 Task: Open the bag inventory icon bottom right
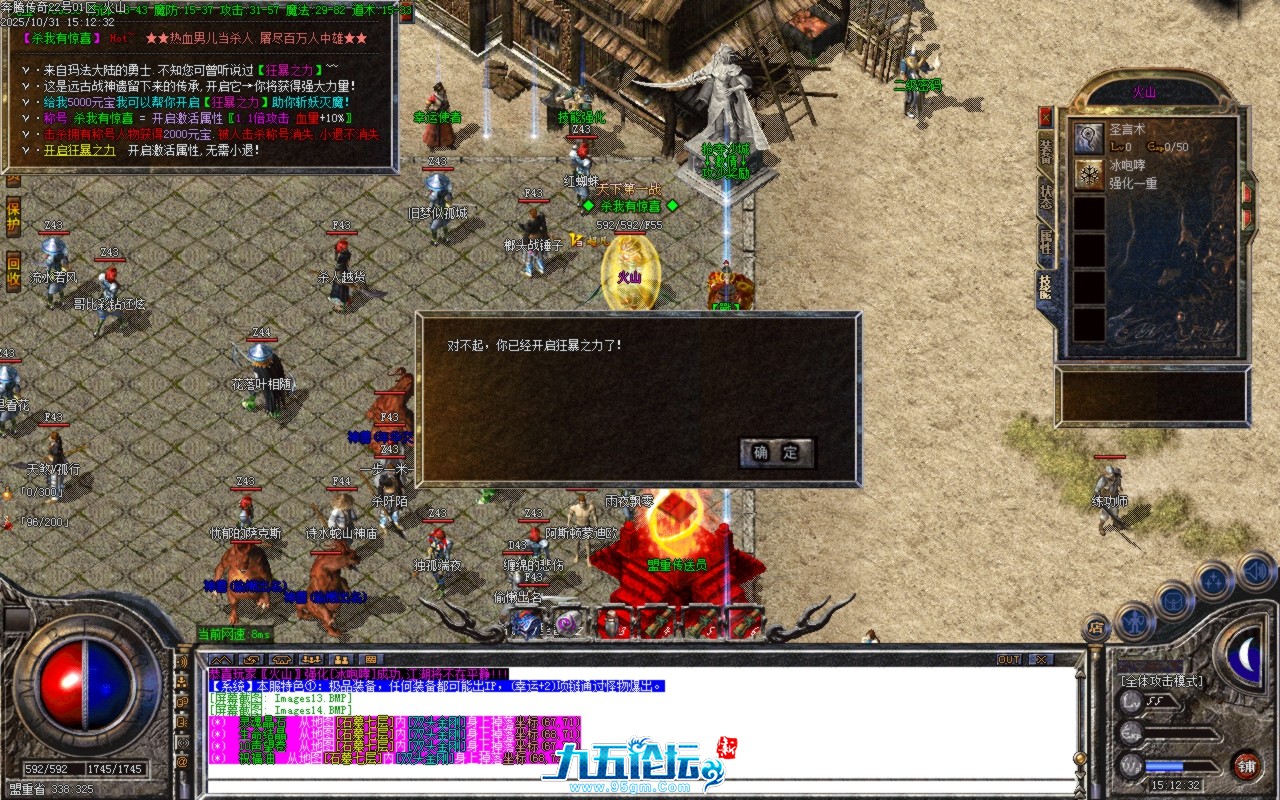[x=1174, y=601]
